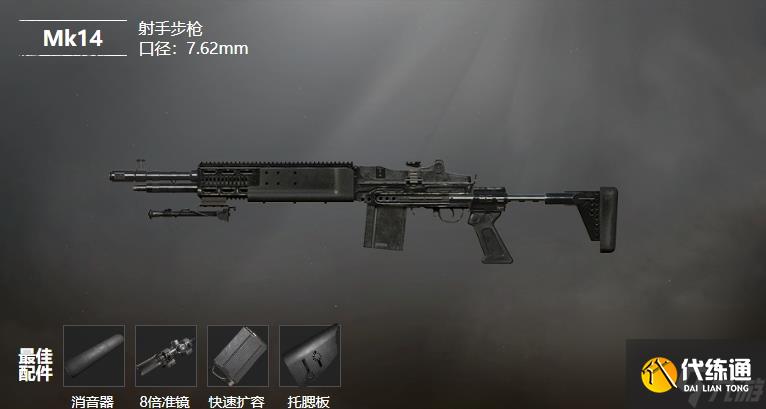The height and width of the screenshot is (409, 766).
Task: Open the Dai Lian Tong watermark logo
Action: [x=695, y=374]
